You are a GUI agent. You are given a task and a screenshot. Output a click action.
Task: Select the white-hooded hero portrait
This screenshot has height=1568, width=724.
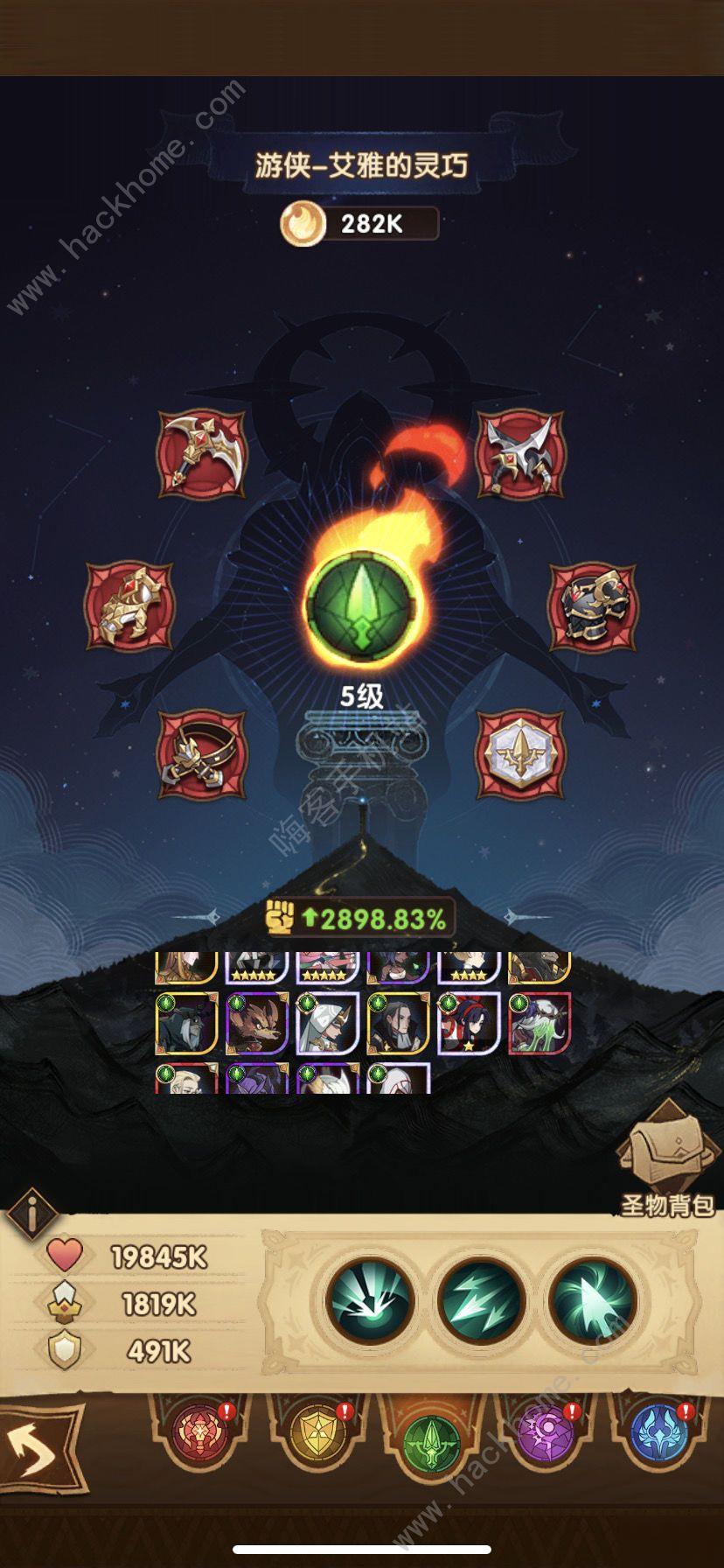point(327,1022)
